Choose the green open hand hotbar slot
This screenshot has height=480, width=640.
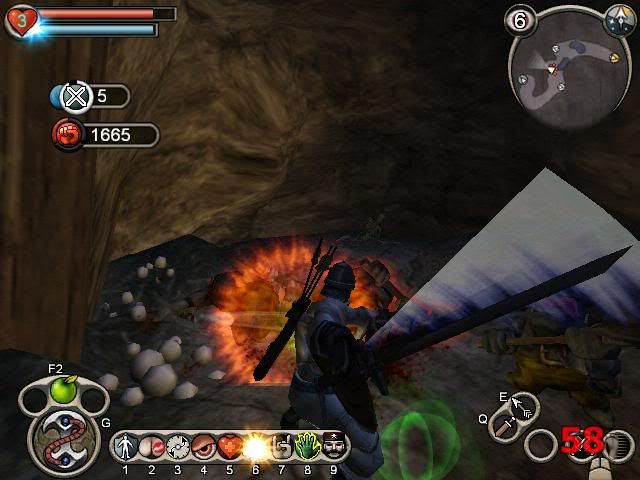coord(306,445)
